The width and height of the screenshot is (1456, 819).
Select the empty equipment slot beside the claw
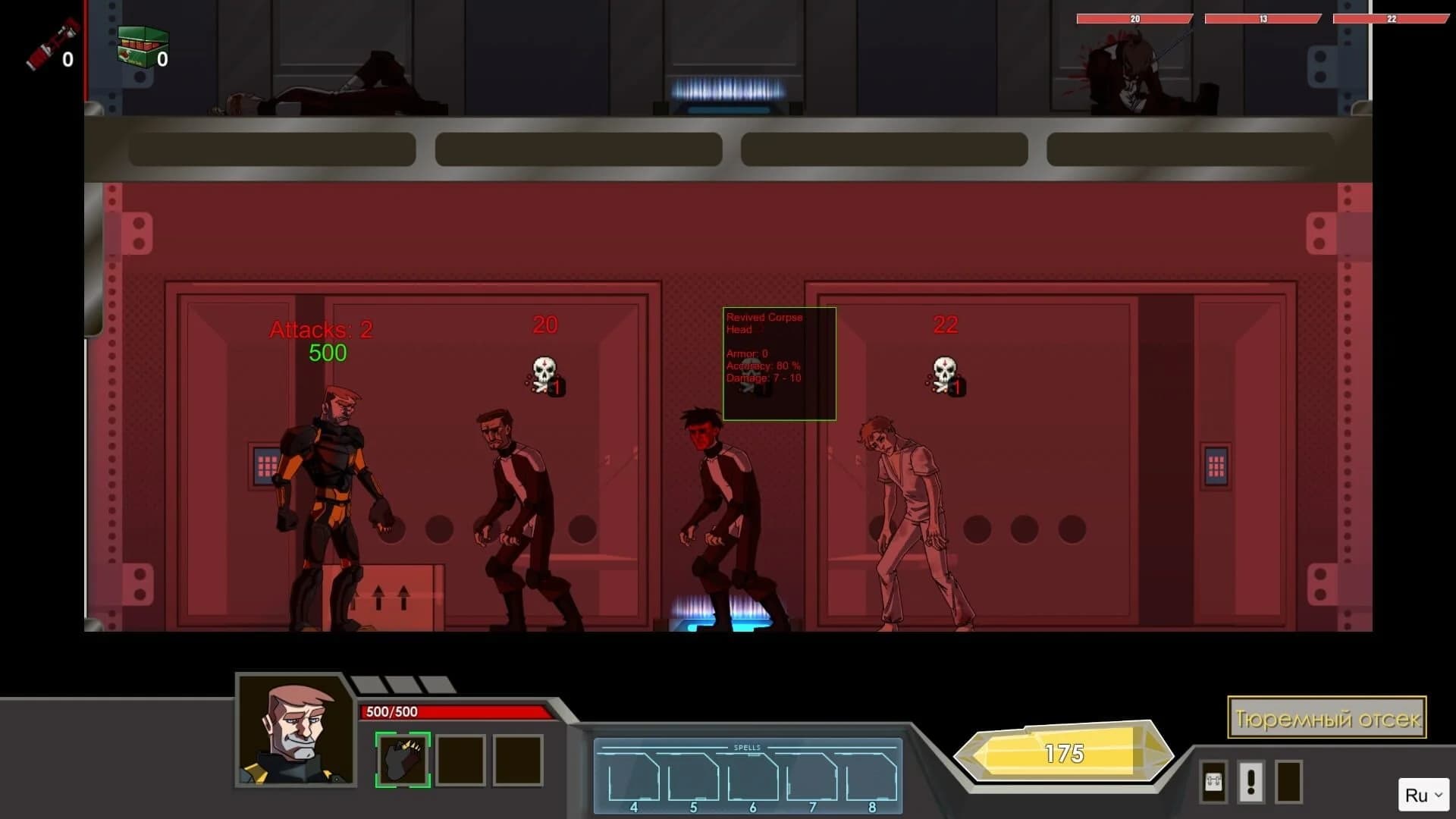click(x=463, y=761)
